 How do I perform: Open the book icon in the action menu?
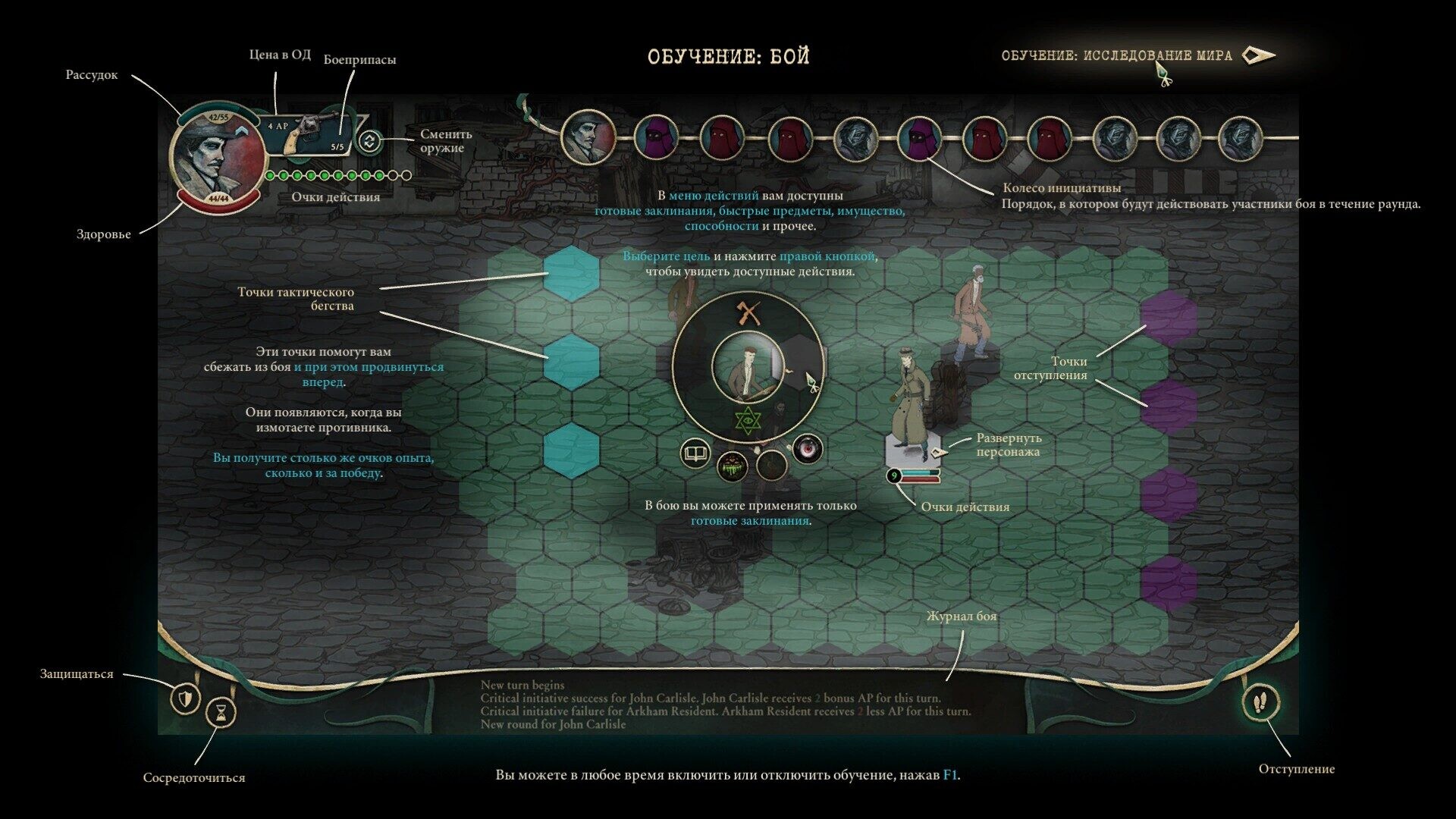click(x=695, y=453)
